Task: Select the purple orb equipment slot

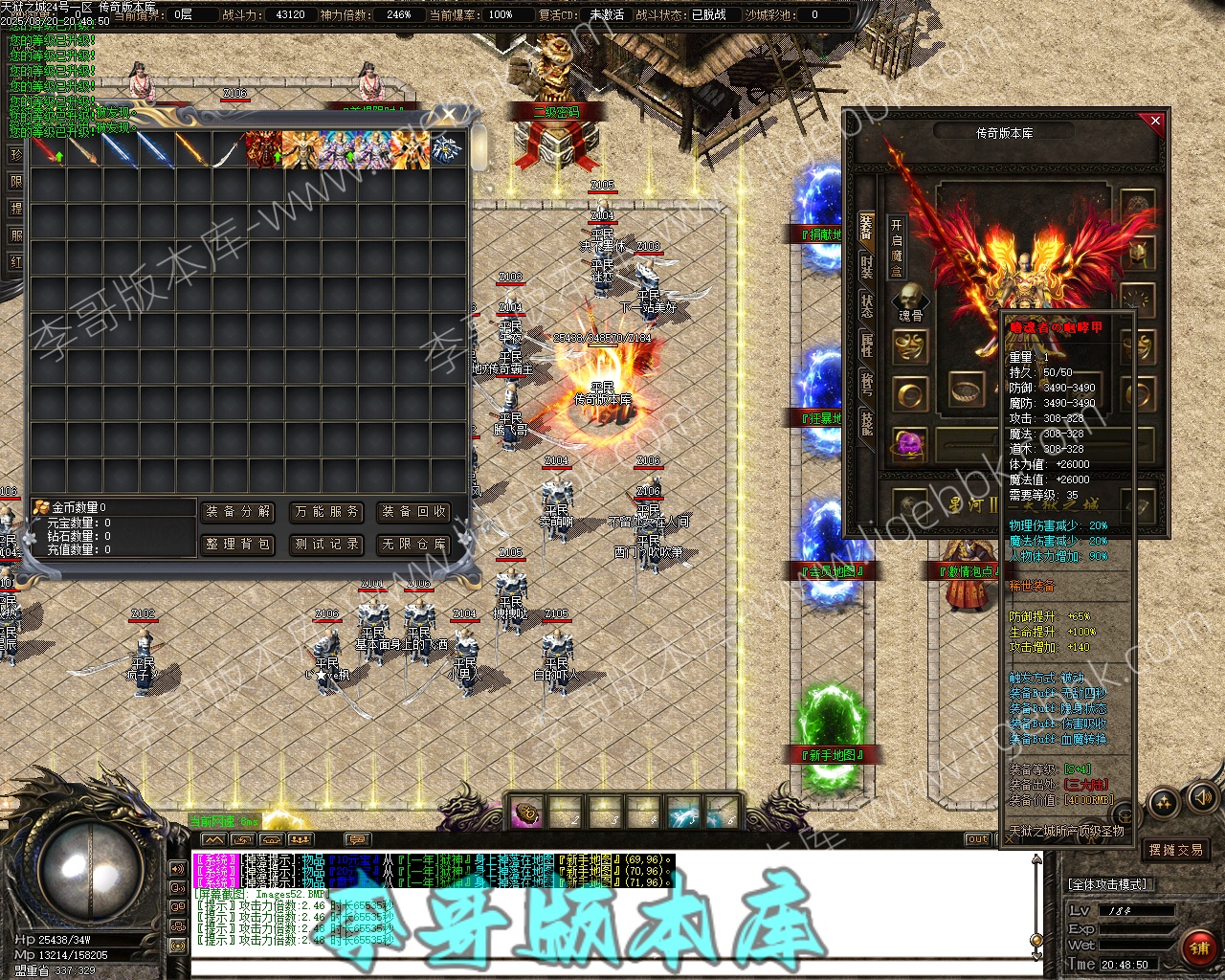Action: [x=909, y=444]
